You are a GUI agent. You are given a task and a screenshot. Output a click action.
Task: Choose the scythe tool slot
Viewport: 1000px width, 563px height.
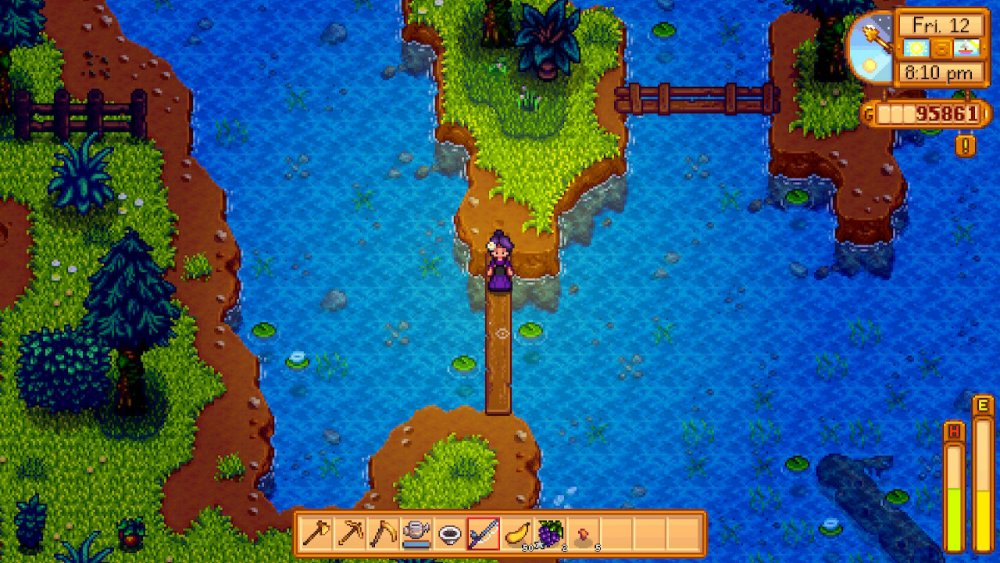point(383,533)
